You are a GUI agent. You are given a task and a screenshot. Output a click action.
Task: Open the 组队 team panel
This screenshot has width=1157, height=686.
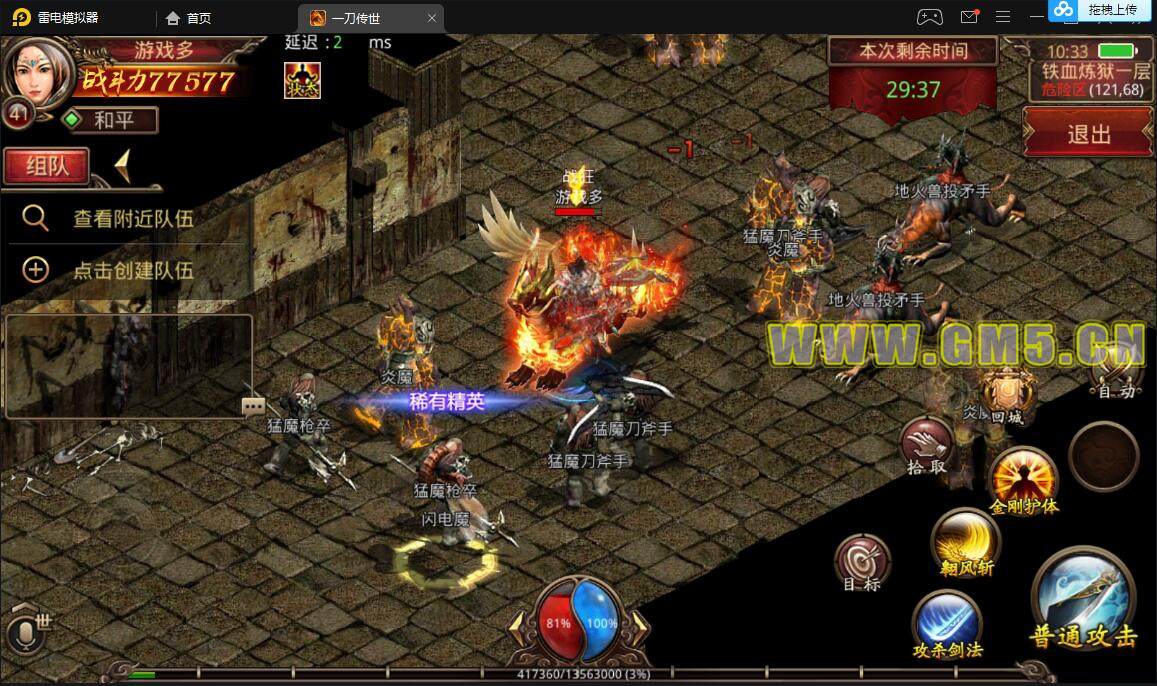46,165
